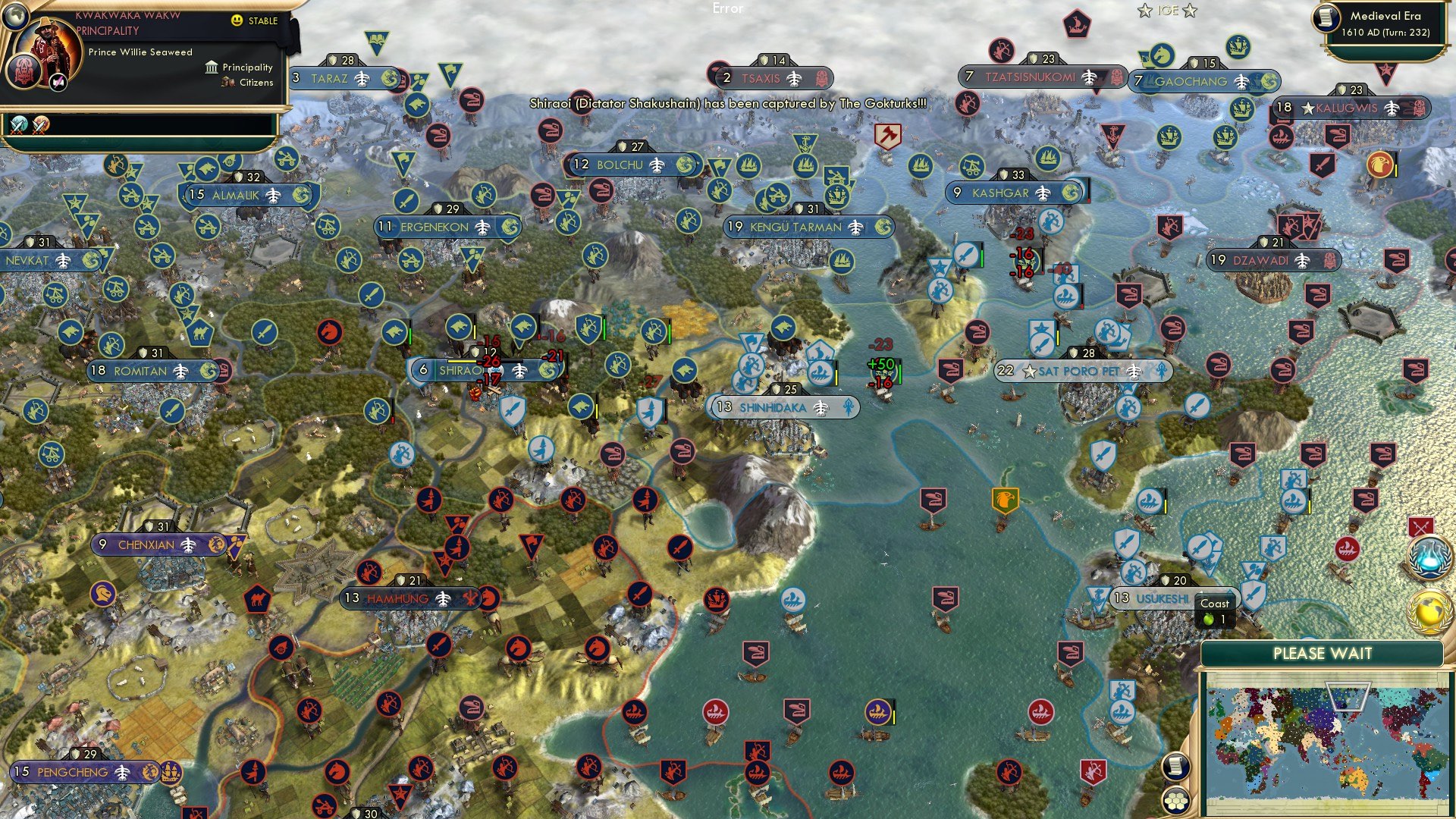Click the IGE star label at top
Screen dimensions: 1456x819
[x=1166, y=11]
